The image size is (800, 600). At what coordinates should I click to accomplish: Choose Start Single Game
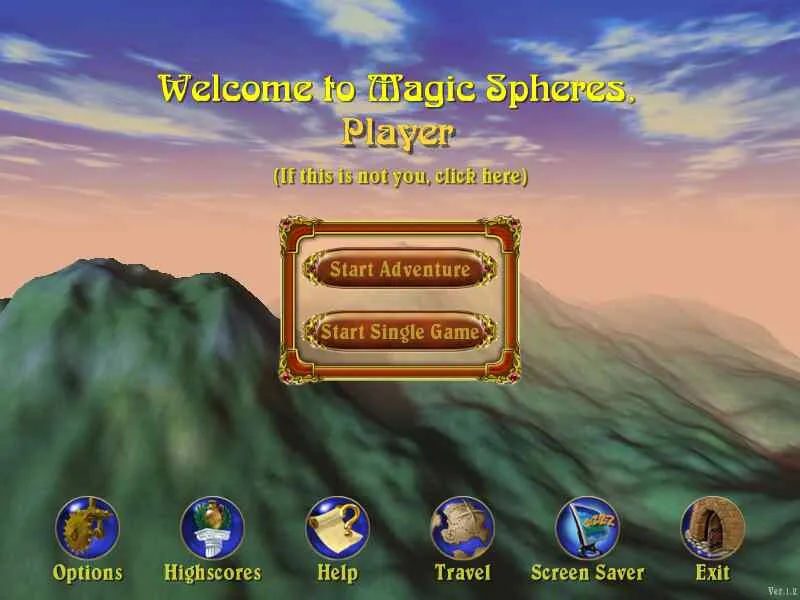400,331
